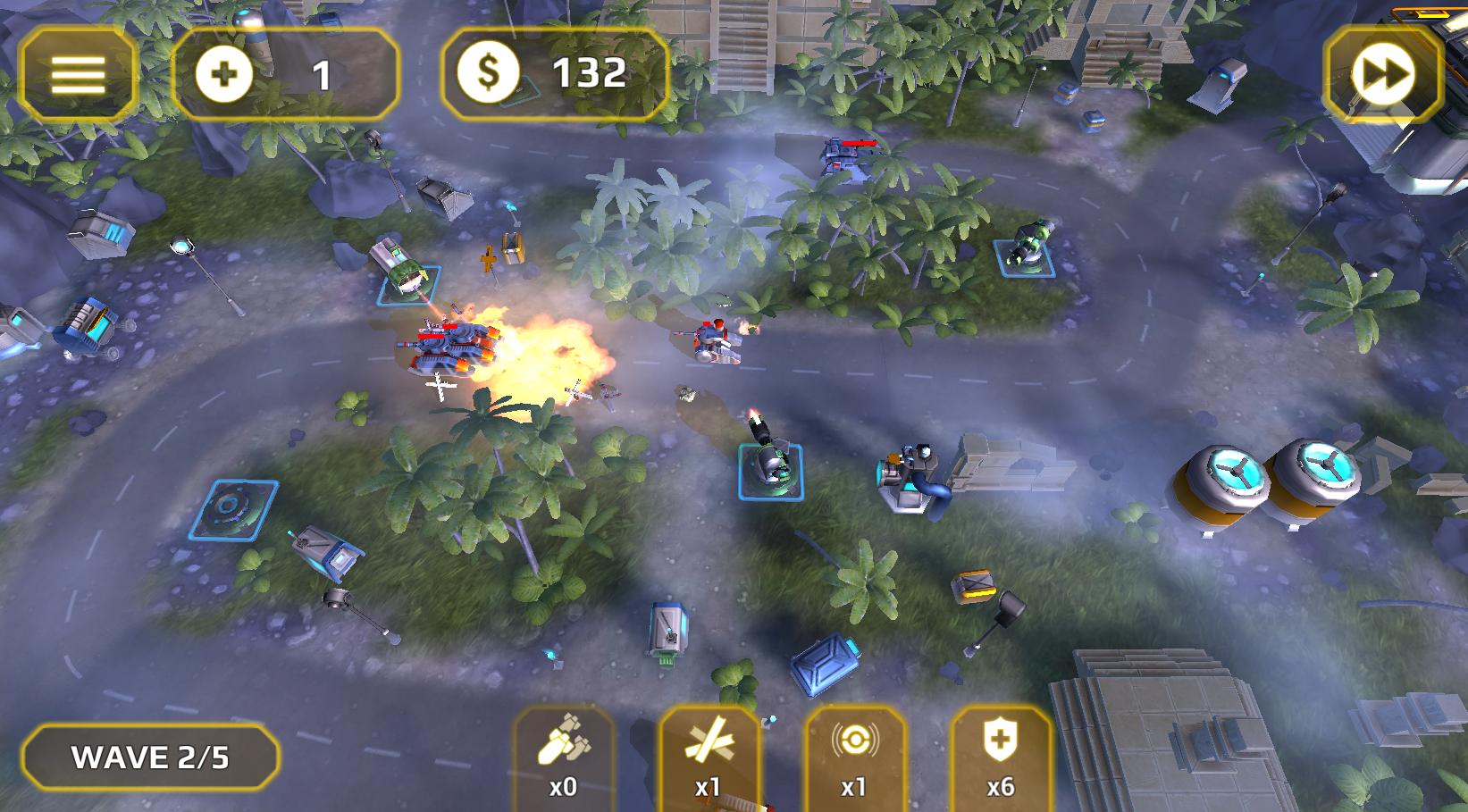Click the WAVE 2/5 indicator
This screenshot has height=812, width=1468.
tap(152, 755)
